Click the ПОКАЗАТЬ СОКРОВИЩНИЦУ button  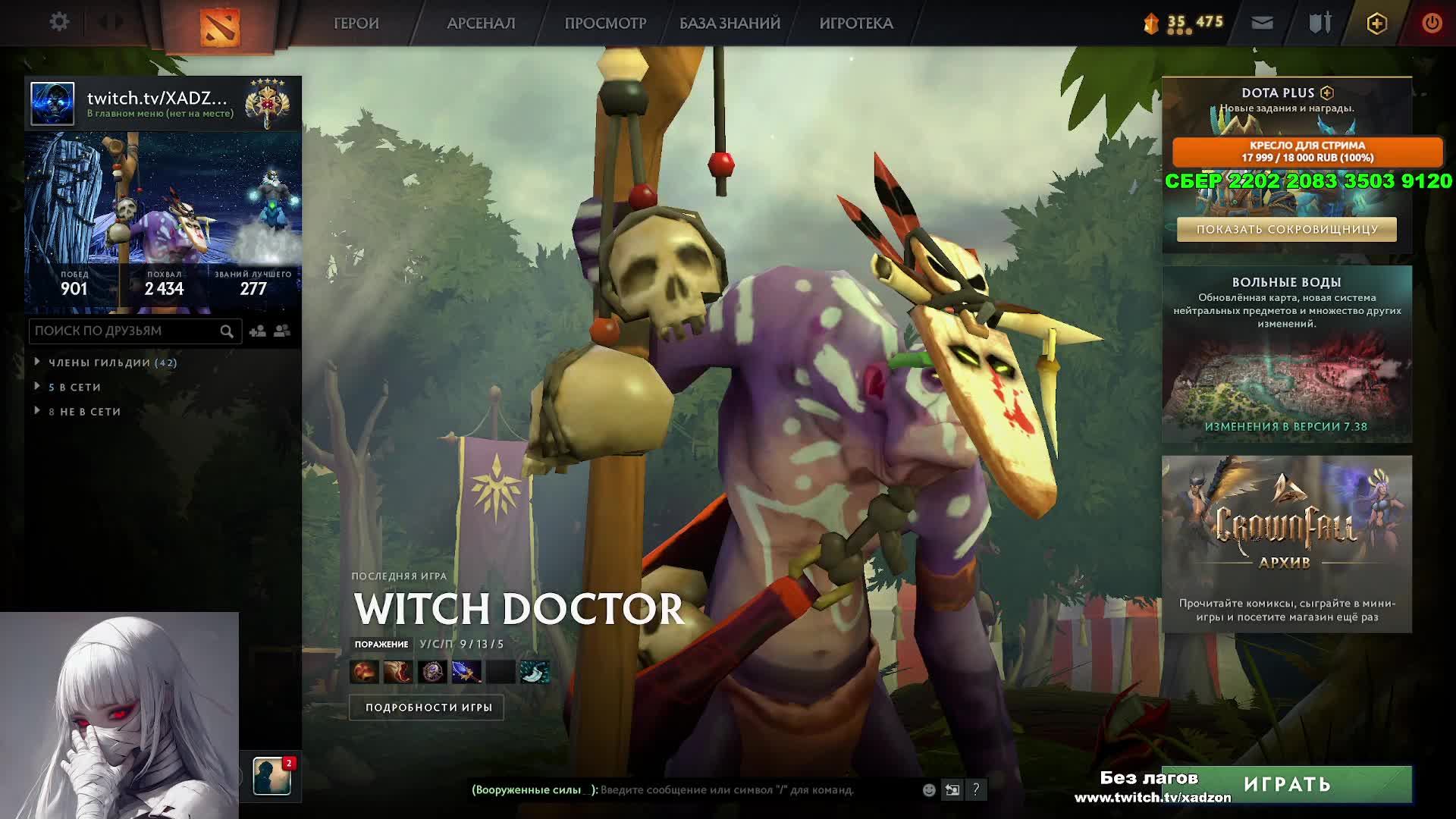click(x=1287, y=229)
